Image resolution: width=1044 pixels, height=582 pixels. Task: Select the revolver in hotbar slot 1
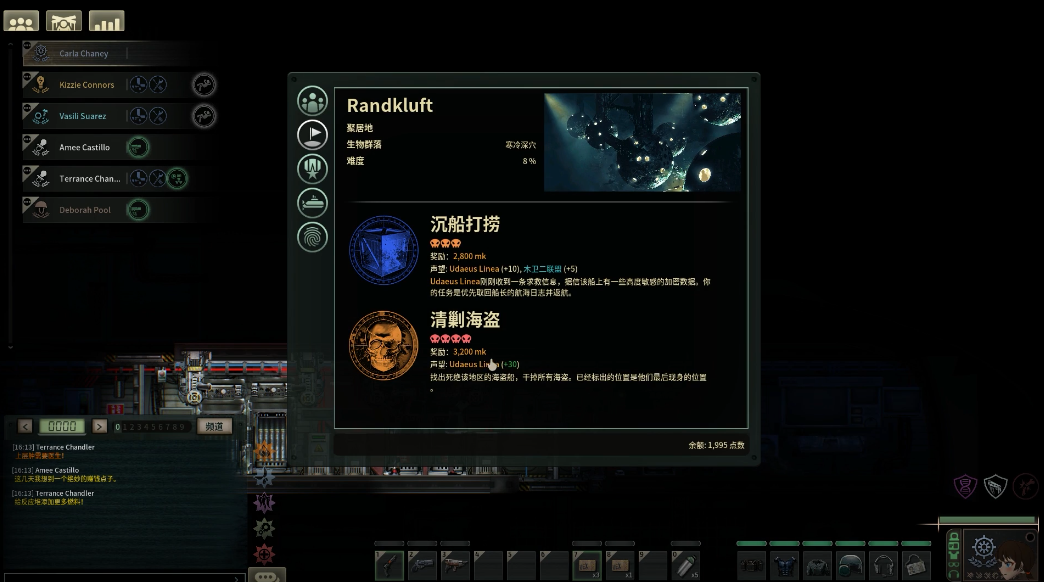pyautogui.click(x=389, y=565)
